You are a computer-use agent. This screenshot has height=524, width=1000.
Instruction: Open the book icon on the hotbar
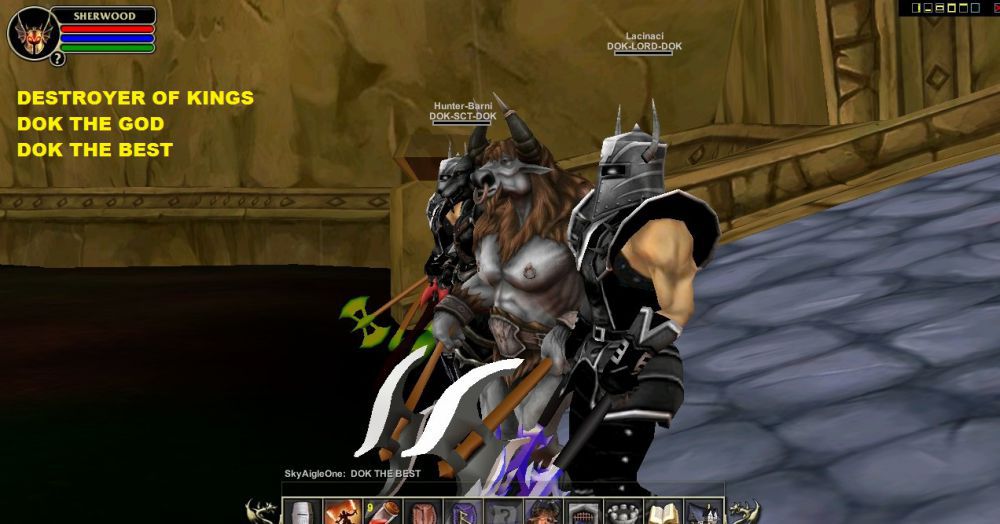tap(661, 514)
